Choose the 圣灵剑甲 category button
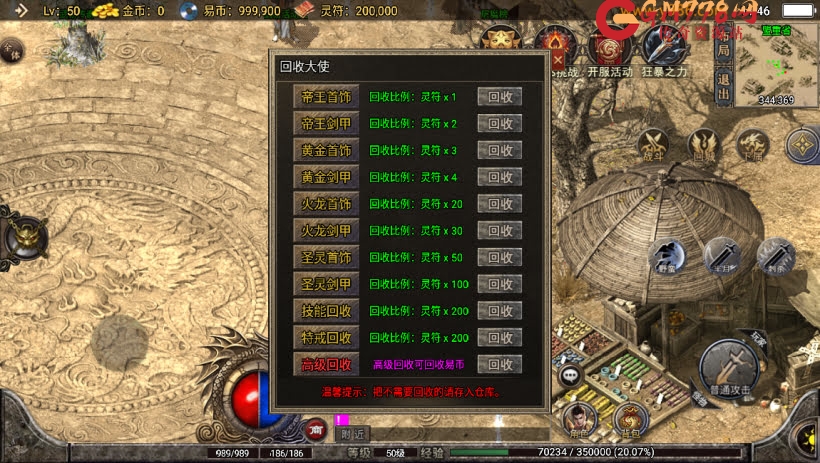This screenshot has height=463, width=820. point(327,284)
